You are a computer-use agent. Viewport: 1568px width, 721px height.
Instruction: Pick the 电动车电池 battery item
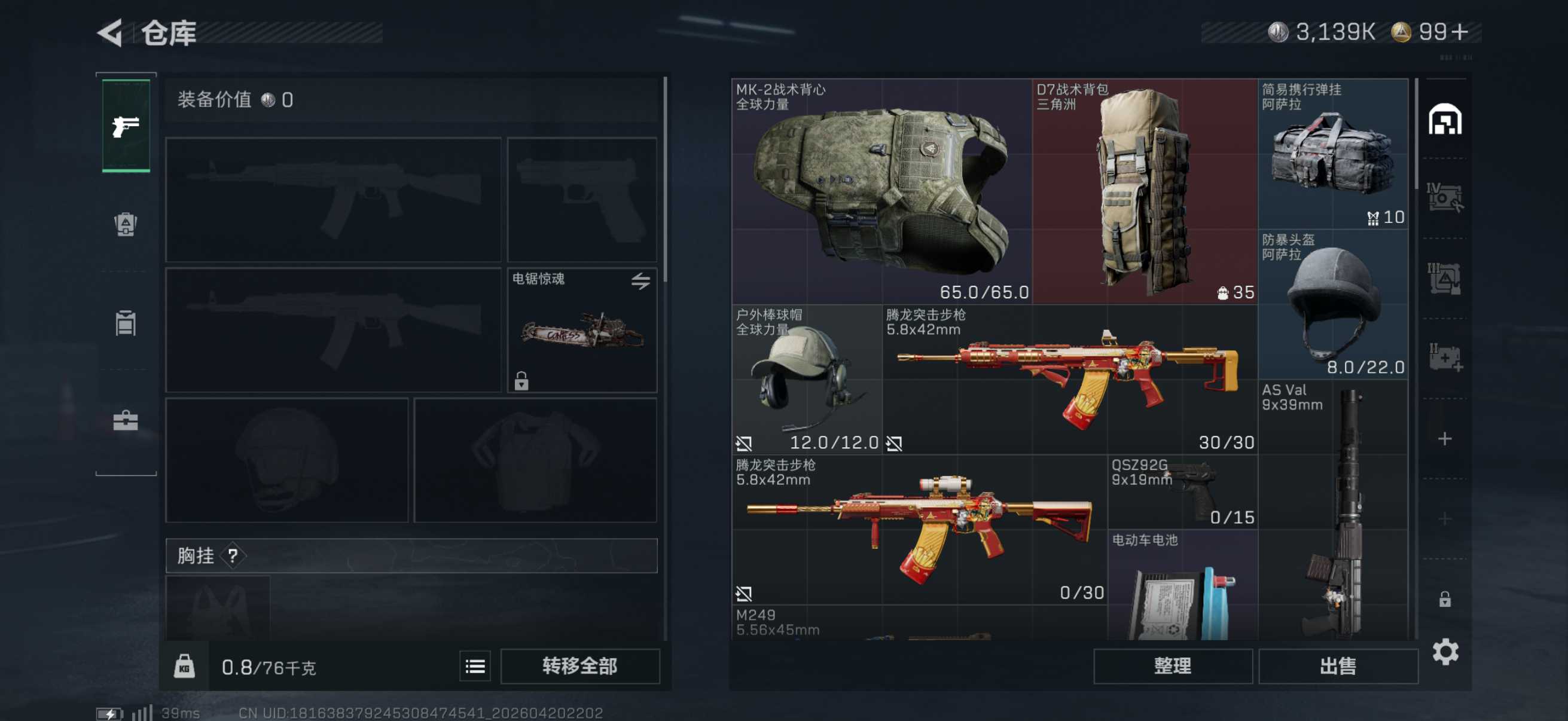click(x=1182, y=585)
